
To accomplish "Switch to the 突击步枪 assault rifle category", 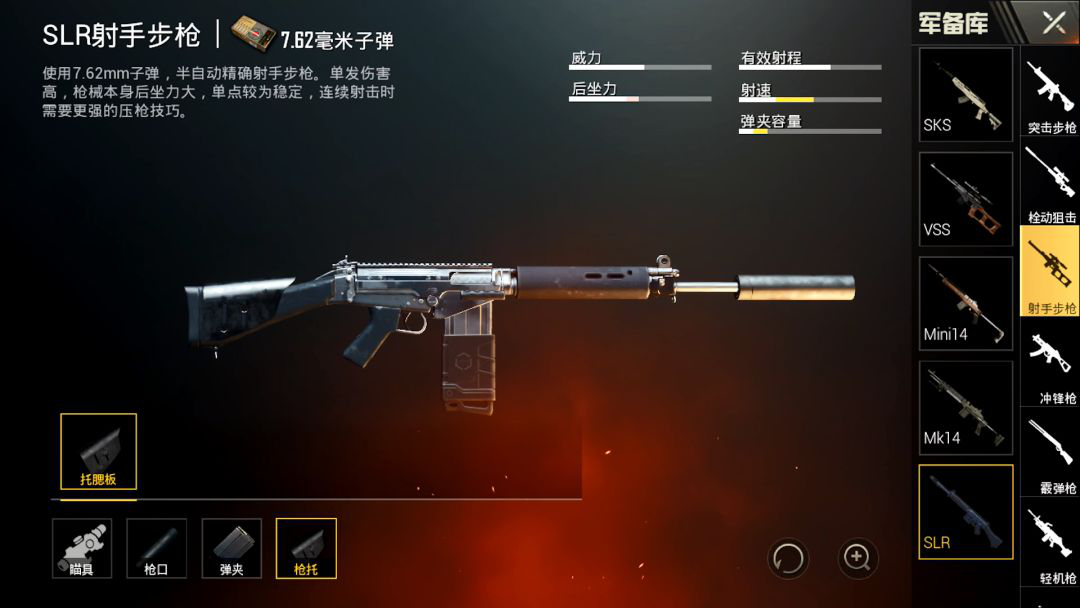I will pos(1051,96).
